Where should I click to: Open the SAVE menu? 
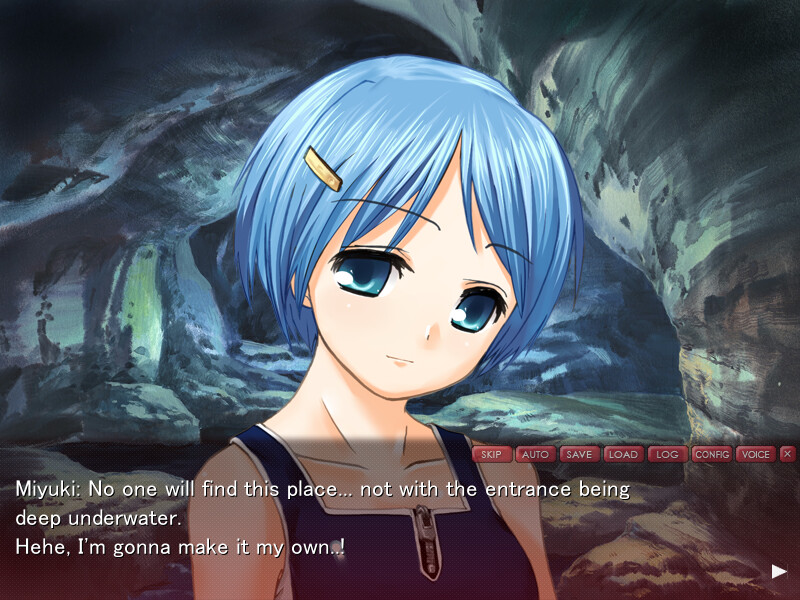click(579, 454)
